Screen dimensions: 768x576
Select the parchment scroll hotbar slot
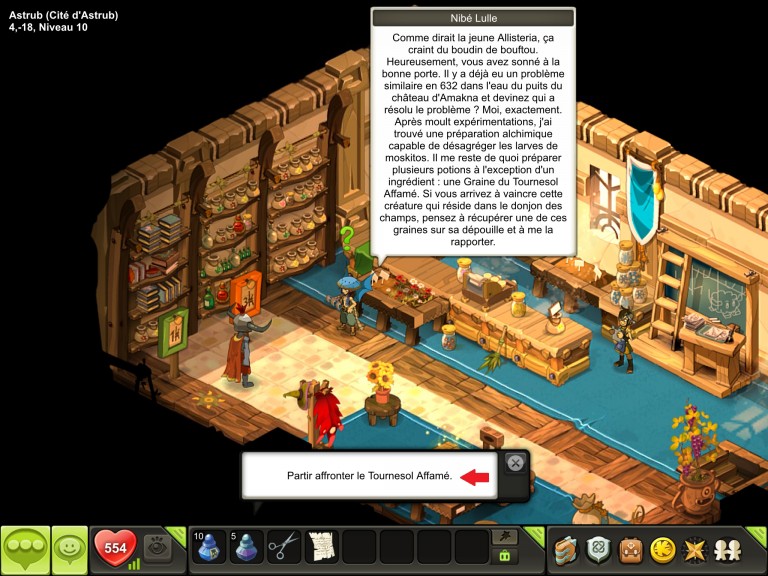(321, 547)
